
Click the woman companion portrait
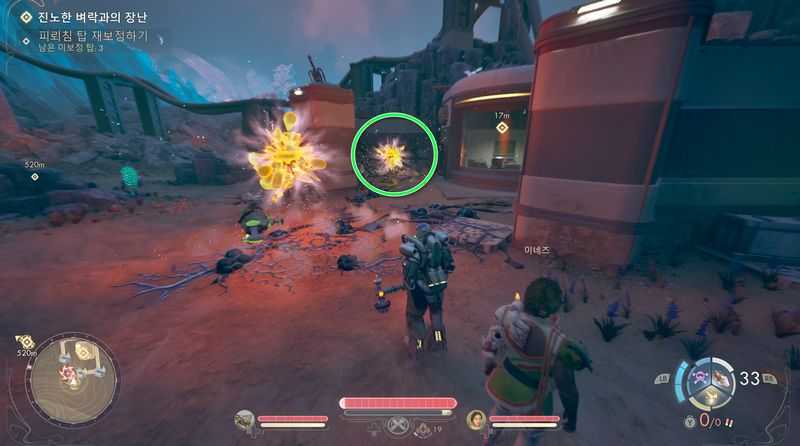pos(476,419)
